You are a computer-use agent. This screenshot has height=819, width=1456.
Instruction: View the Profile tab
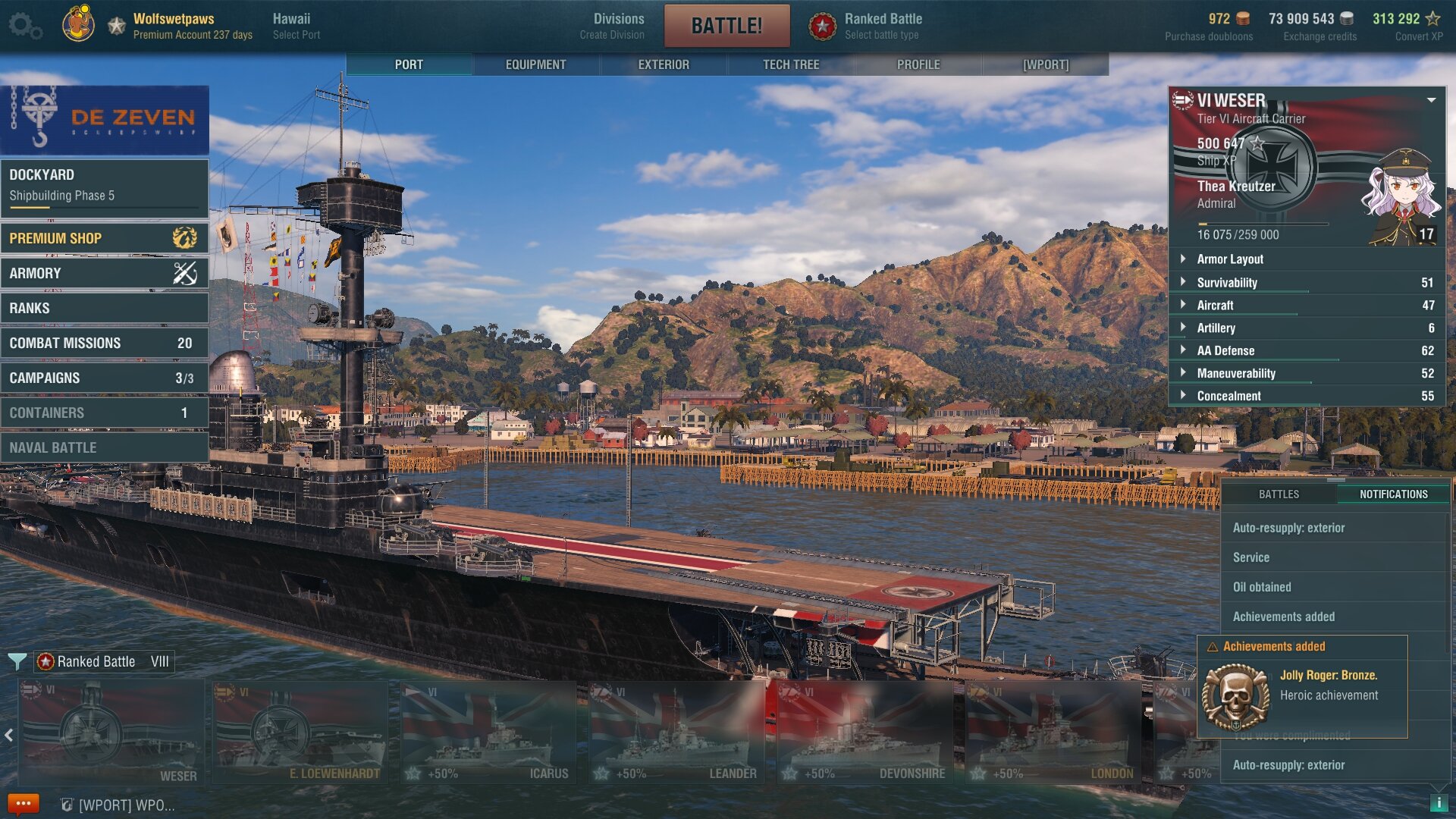tap(918, 64)
